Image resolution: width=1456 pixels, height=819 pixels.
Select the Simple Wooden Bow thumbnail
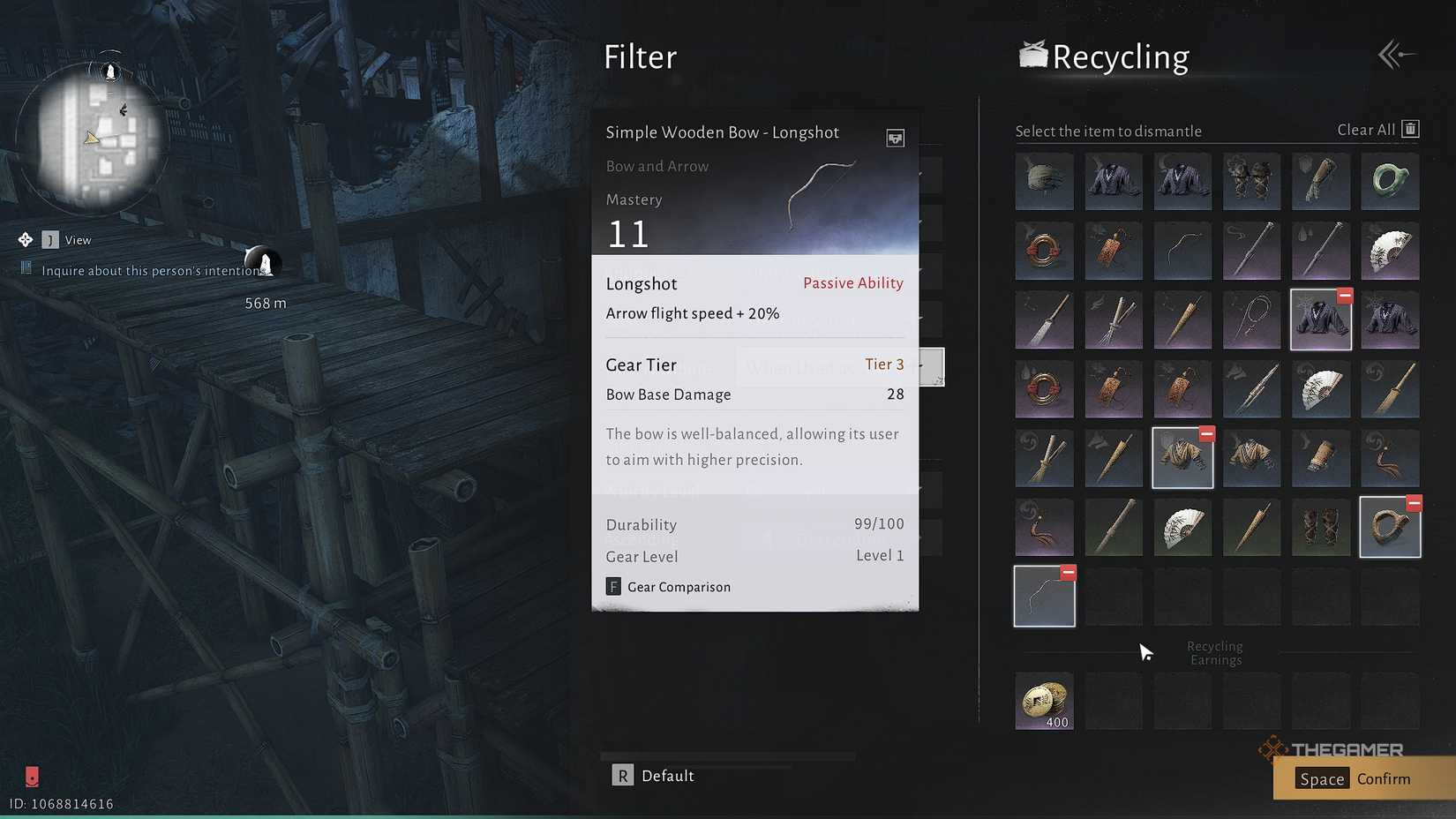pos(1182,251)
